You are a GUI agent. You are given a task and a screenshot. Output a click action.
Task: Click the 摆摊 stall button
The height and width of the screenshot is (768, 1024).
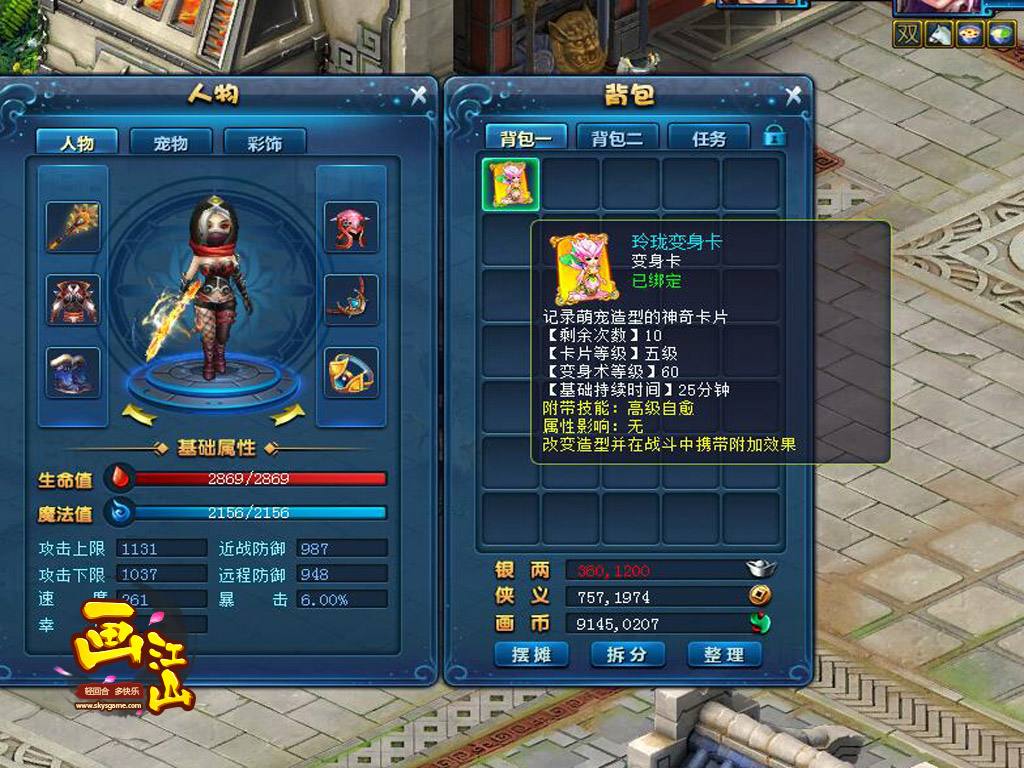531,654
